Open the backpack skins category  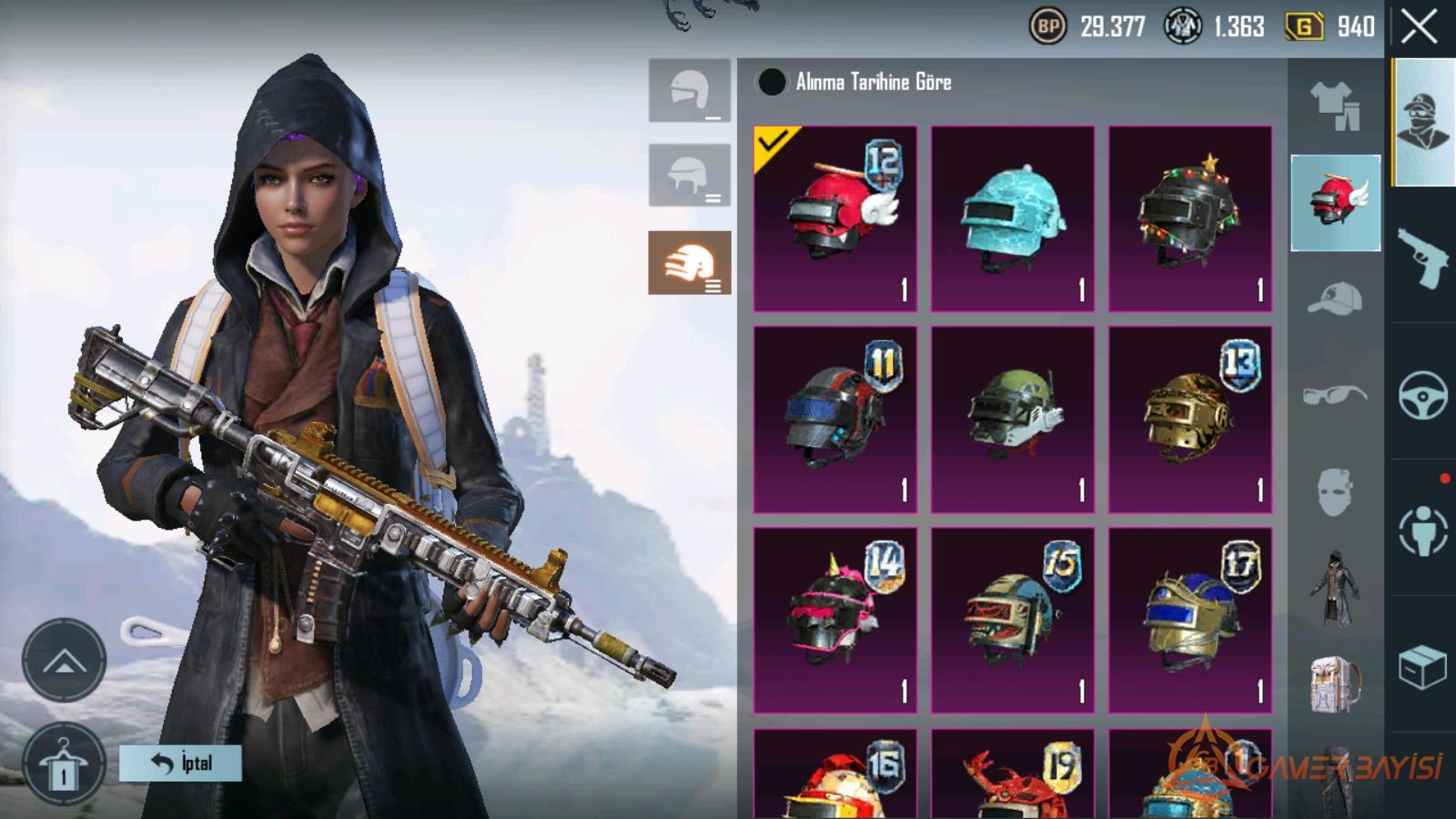click(x=1335, y=684)
